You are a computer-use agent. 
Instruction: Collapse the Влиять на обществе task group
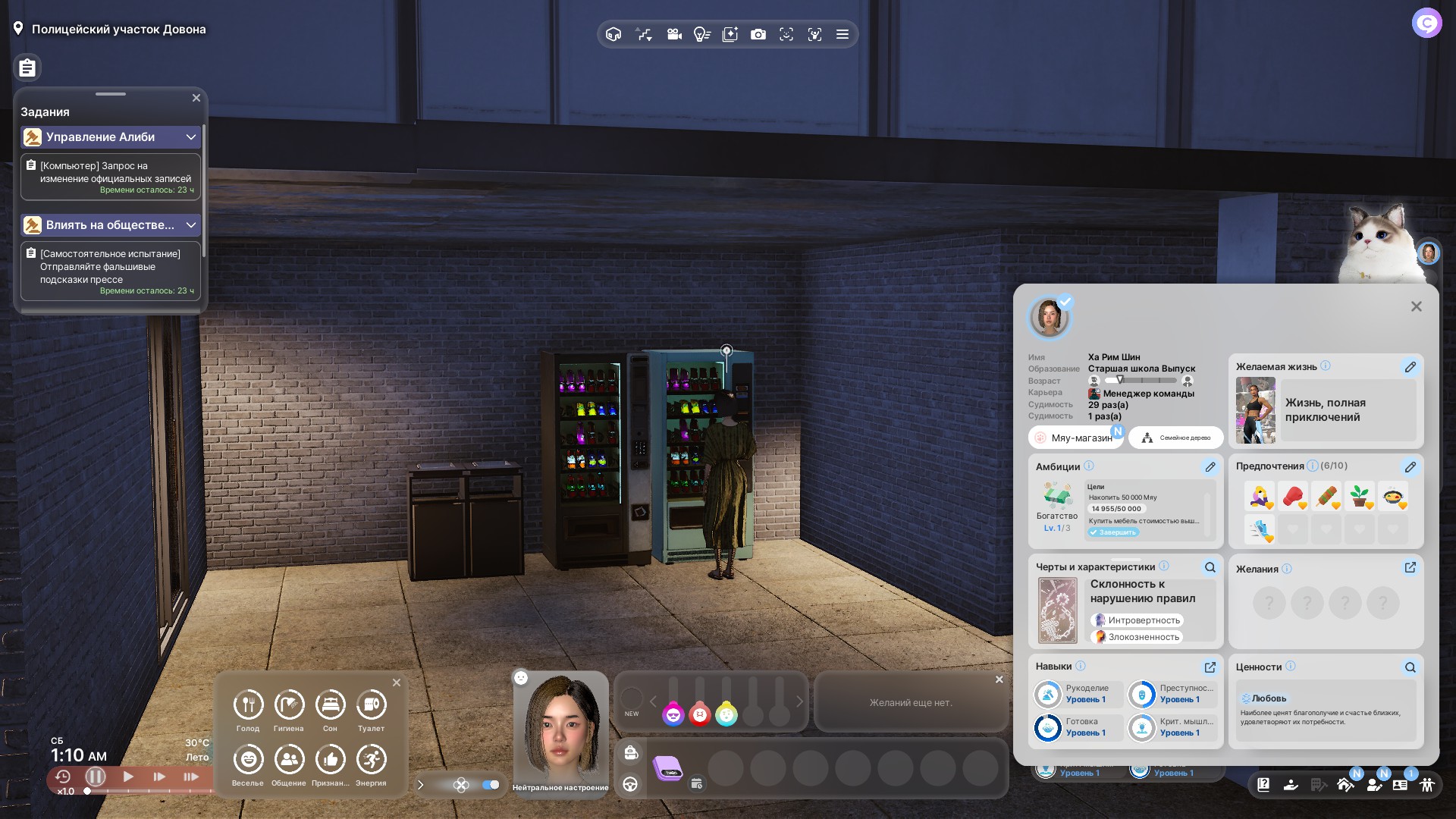(x=190, y=225)
